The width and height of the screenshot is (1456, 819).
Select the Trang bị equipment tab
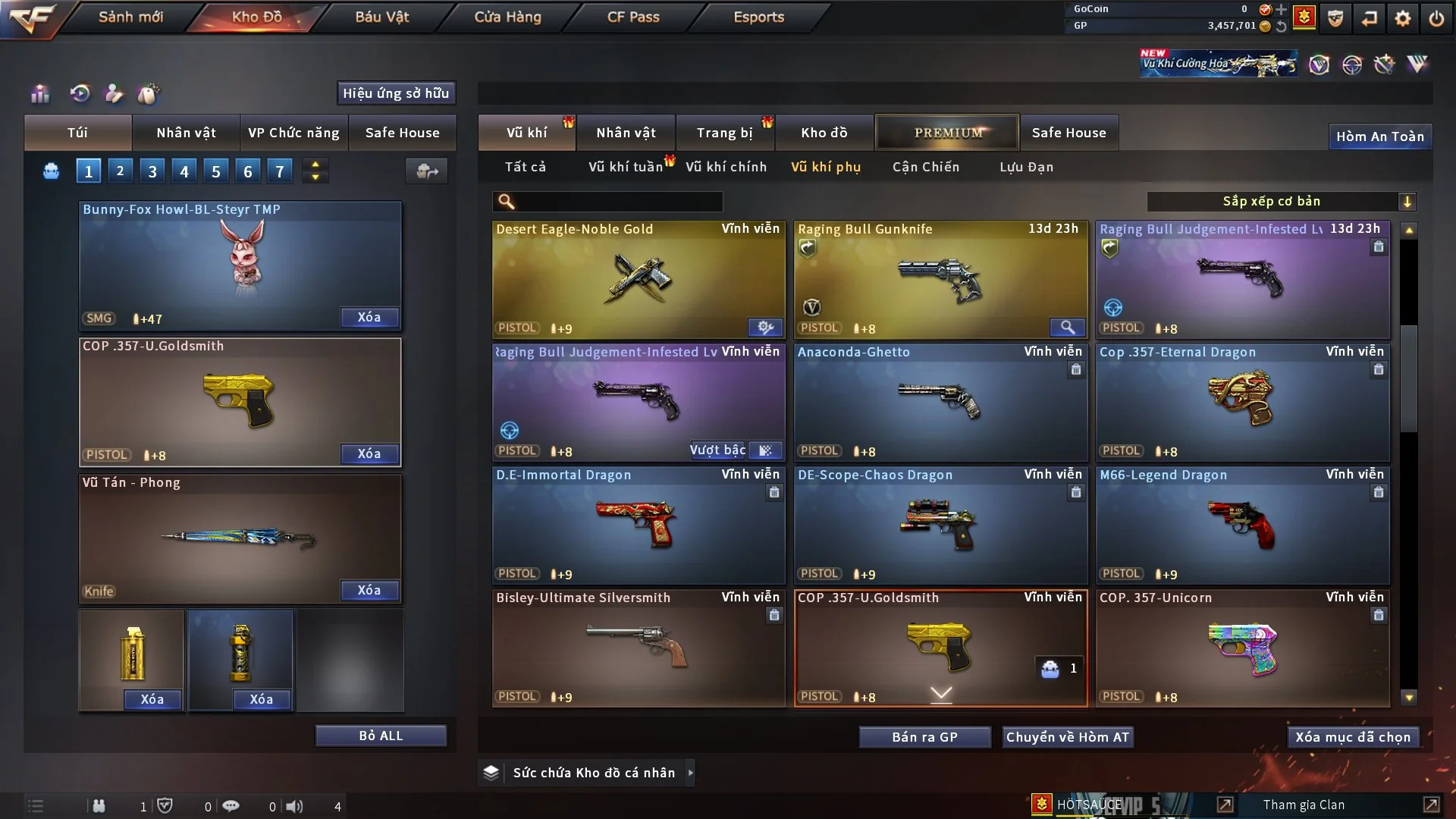(x=724, y=133)
